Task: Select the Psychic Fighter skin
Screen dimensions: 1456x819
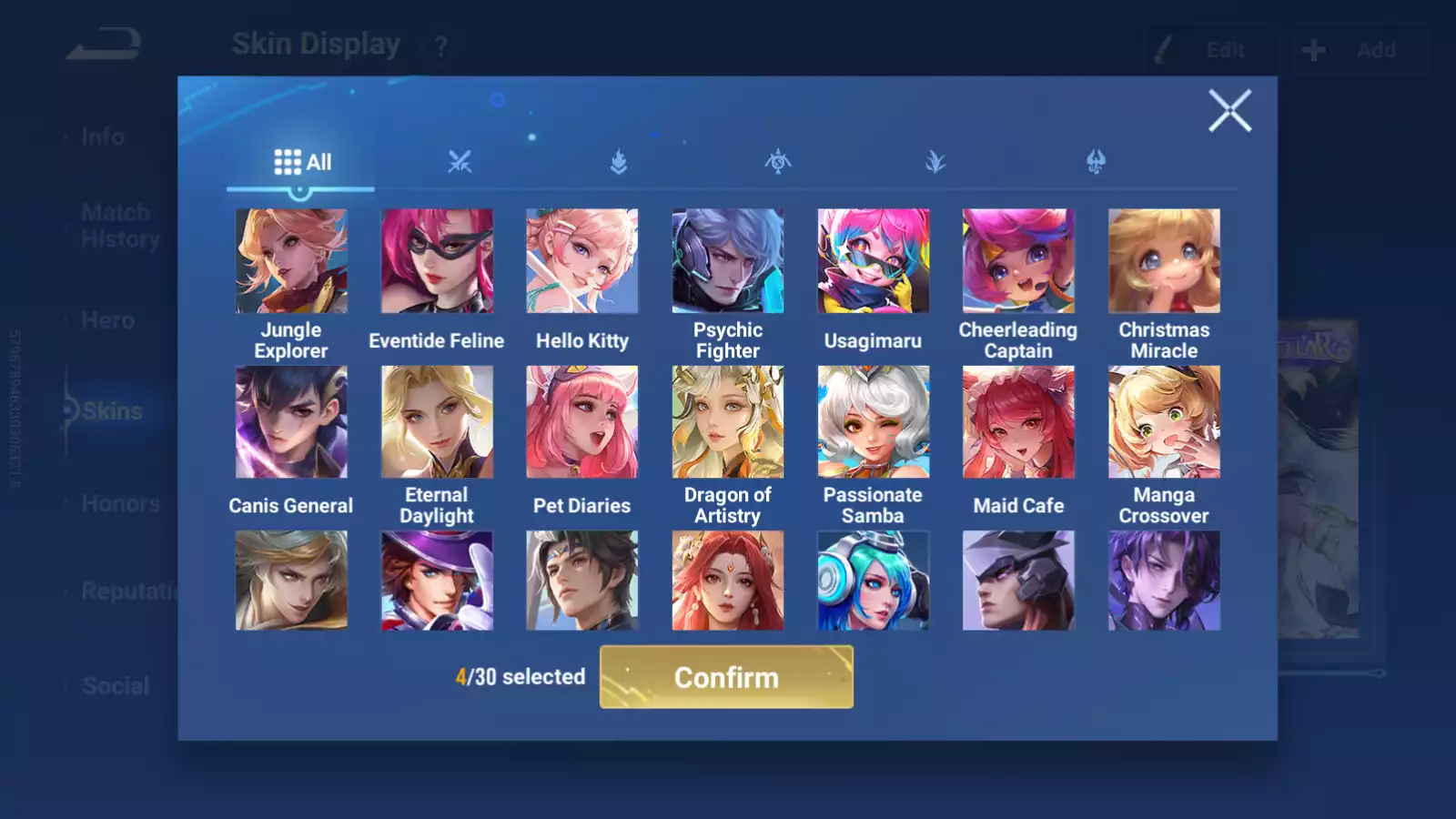Action: [x=727, y=261]
